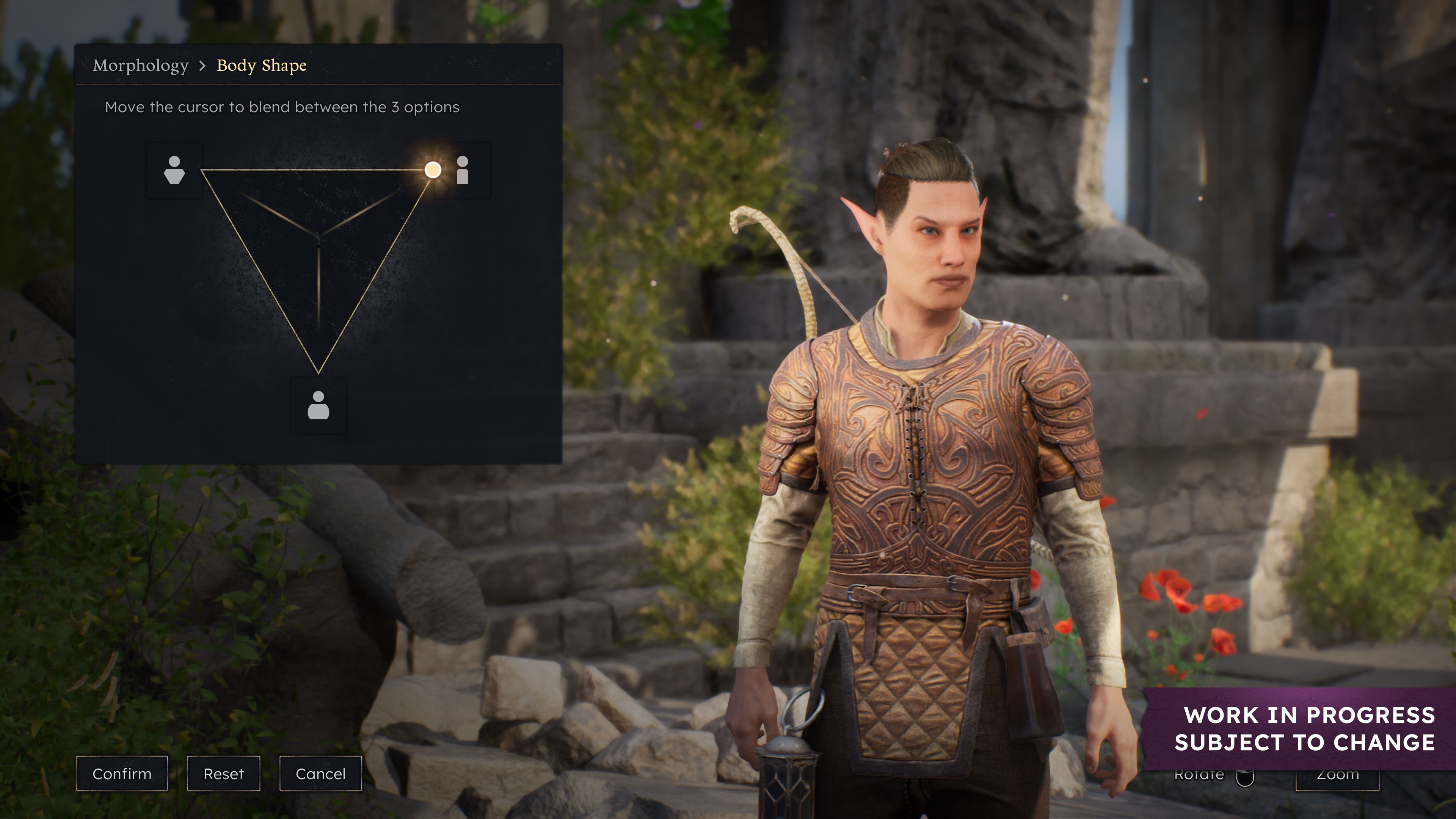Image resolution: width=1456 pixels, height=819 pixels.
Task: Select the muscular body type icon
Action: click(x=174, y=170)
